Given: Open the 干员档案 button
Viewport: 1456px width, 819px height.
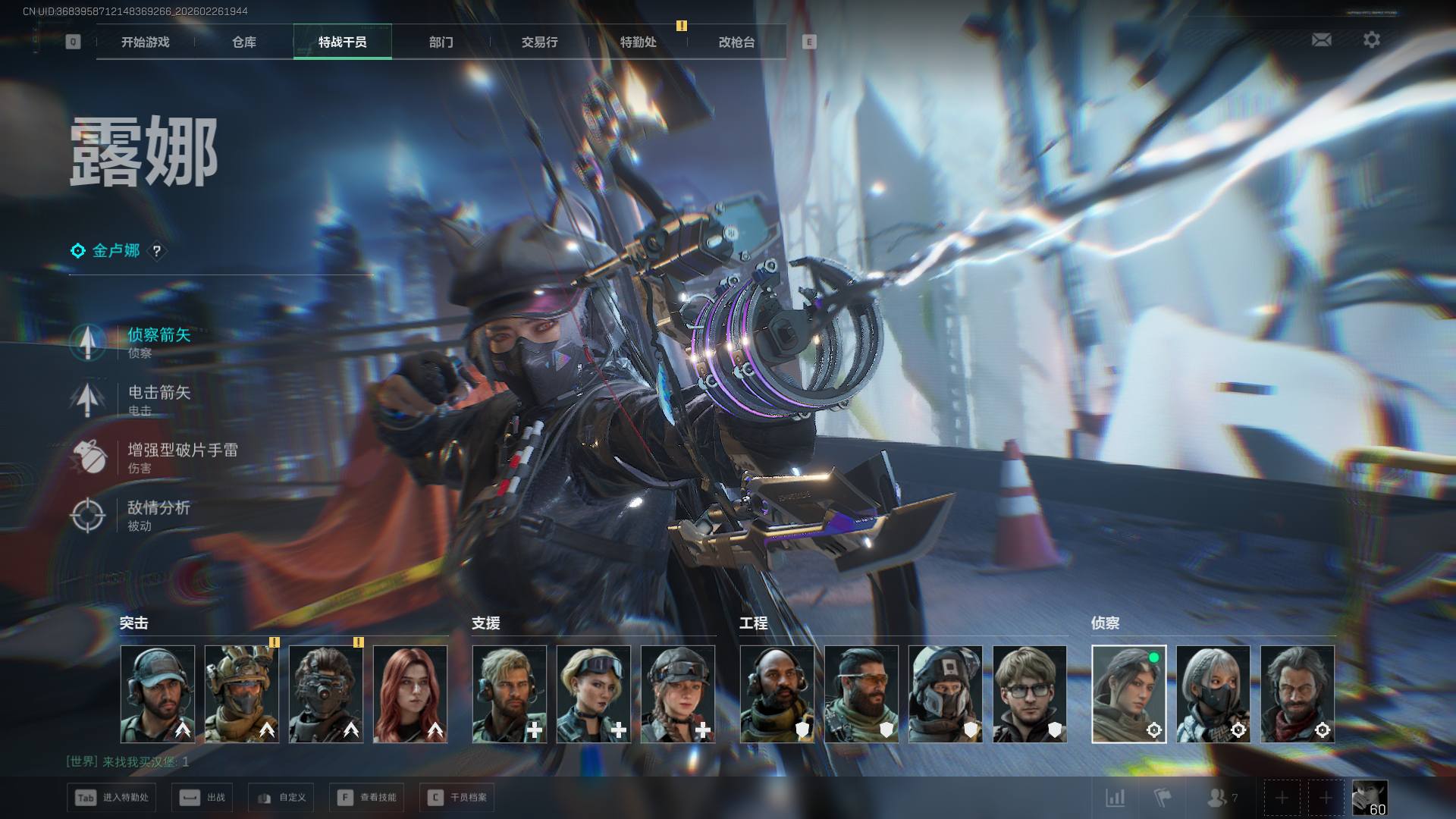Looking at the screenshot, I should [x=457, y=798].
